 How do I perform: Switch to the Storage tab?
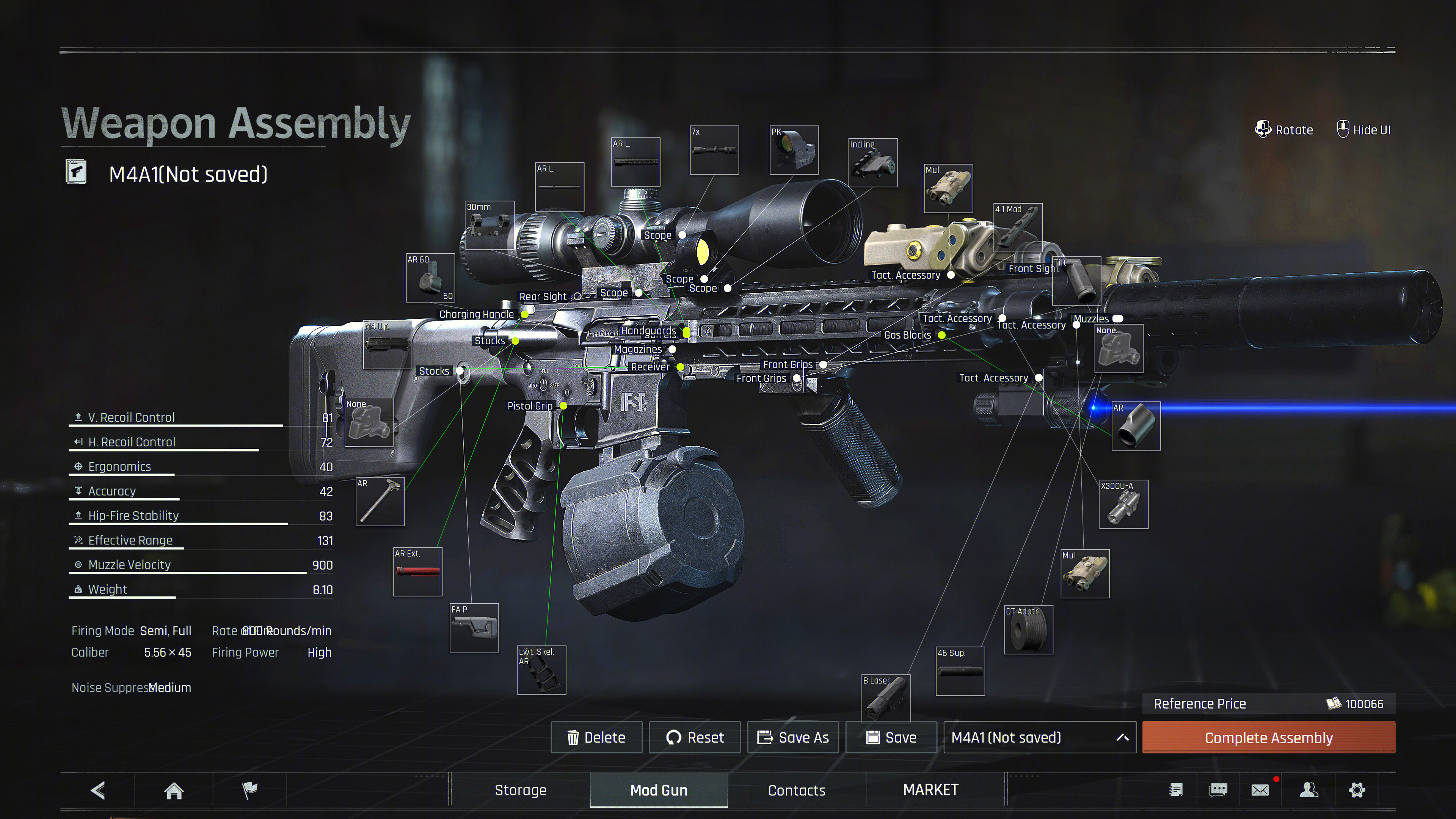(x=521, y=790)
